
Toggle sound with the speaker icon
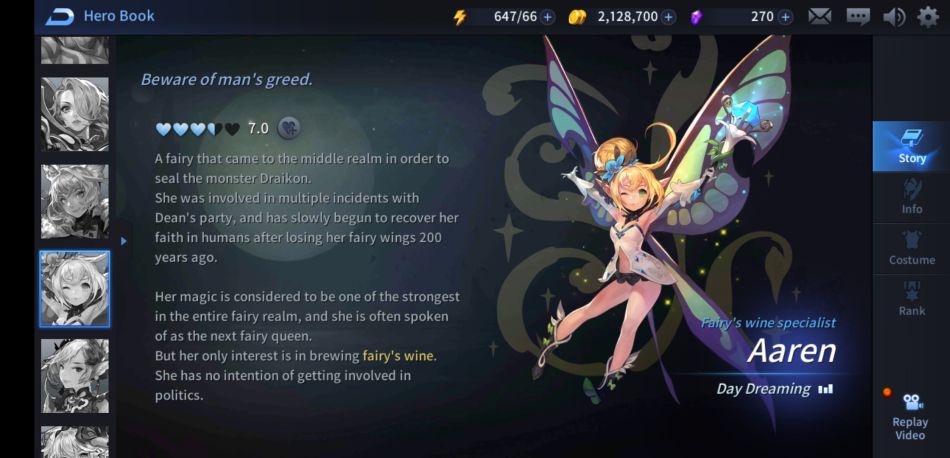[893, 17]
